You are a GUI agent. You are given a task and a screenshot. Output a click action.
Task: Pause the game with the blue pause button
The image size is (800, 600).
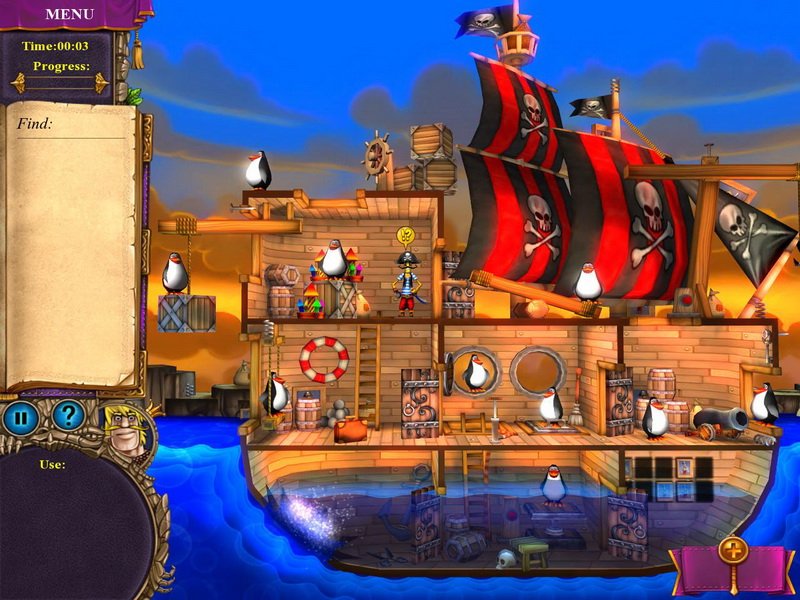[x=21, y=416]
